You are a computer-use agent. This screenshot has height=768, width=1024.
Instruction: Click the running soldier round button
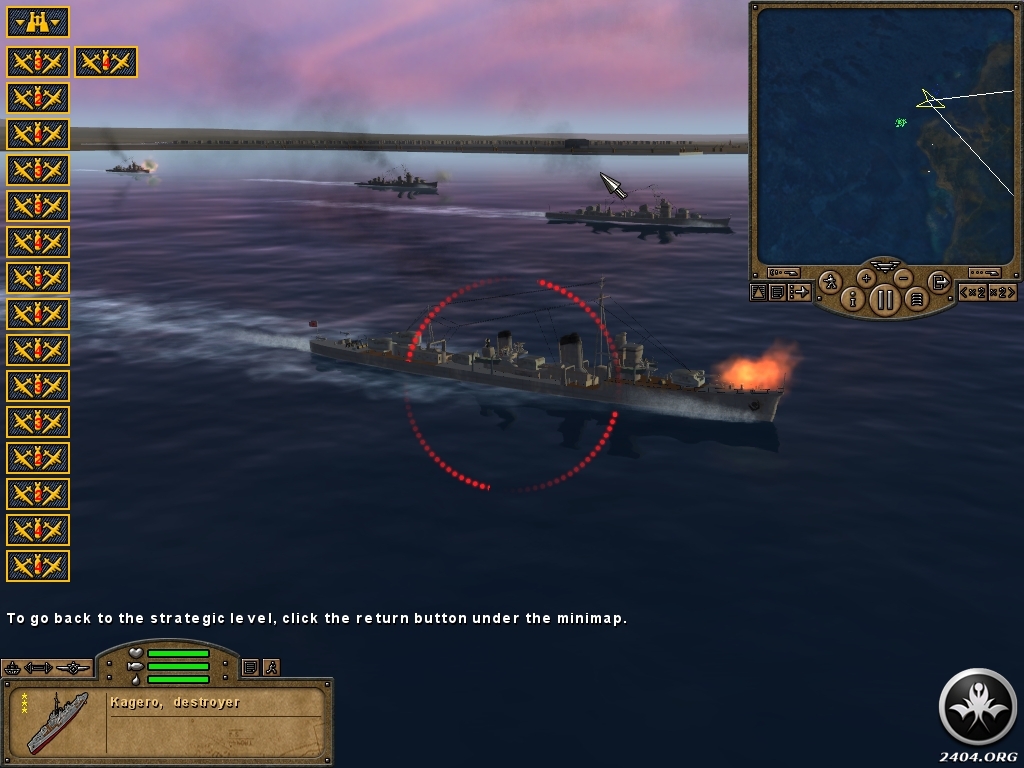click(830, 282)
